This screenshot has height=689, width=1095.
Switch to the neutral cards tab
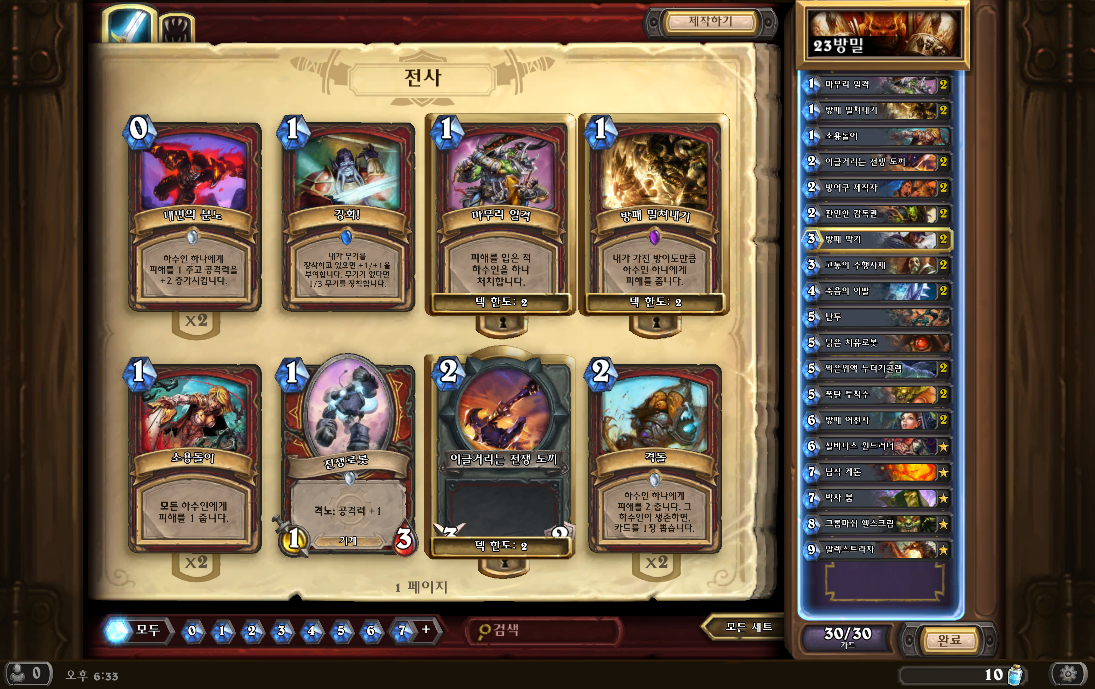[177, 28]
